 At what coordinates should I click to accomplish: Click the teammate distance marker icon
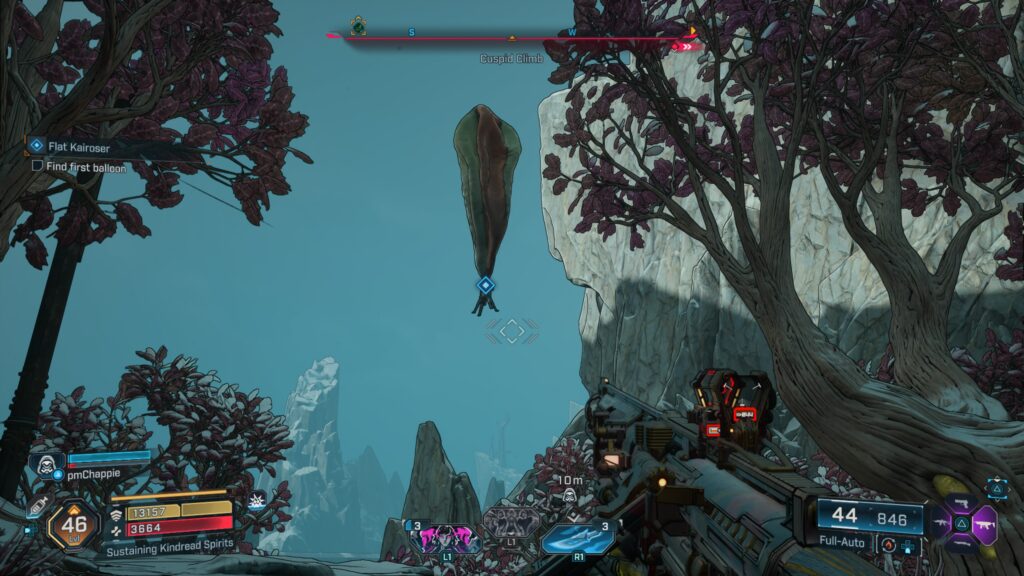coord(568,497)
